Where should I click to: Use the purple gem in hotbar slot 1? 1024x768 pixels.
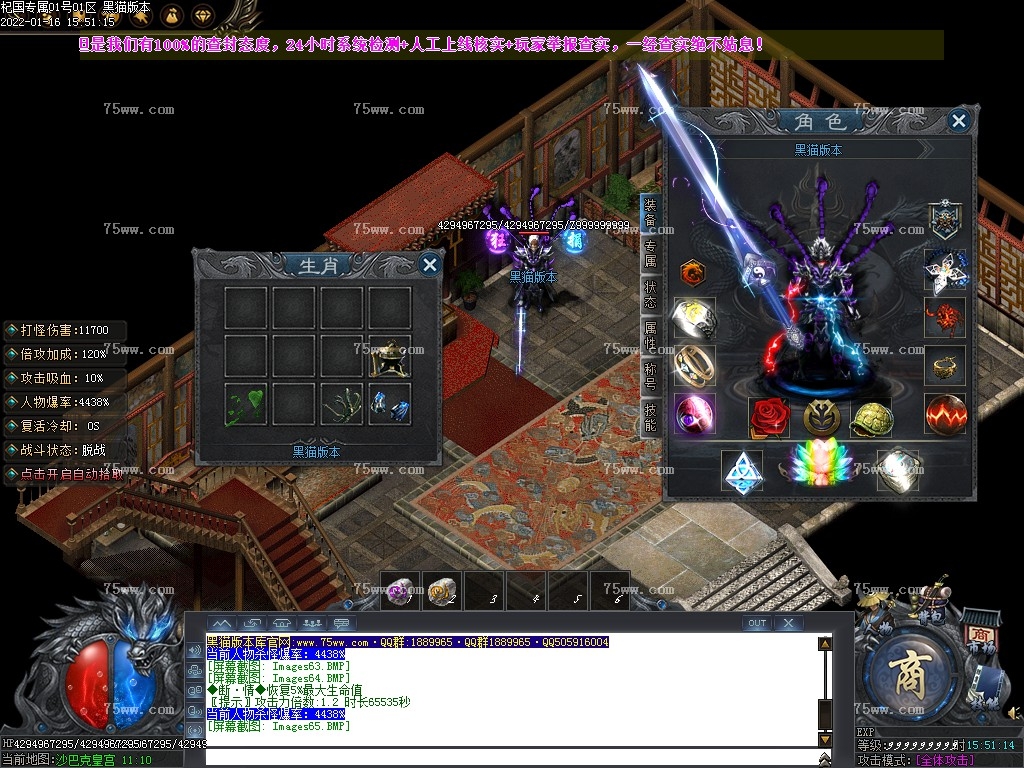[401, 592]
